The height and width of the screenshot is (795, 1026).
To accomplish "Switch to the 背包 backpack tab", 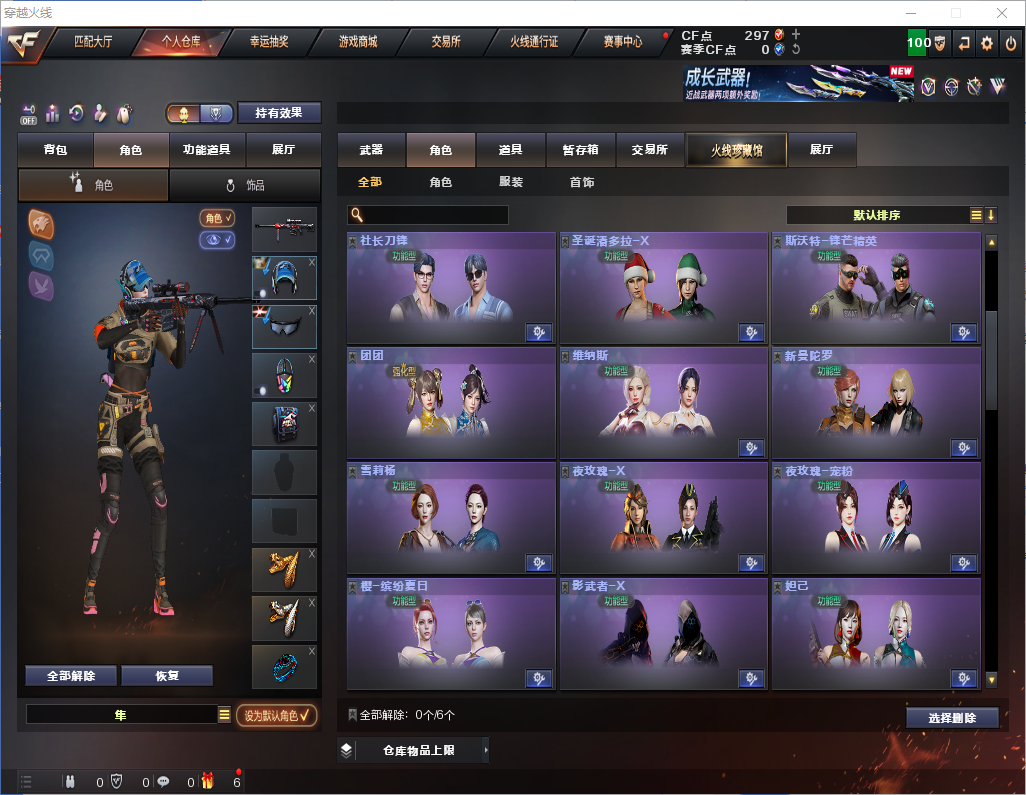I will tap(56, 150).
